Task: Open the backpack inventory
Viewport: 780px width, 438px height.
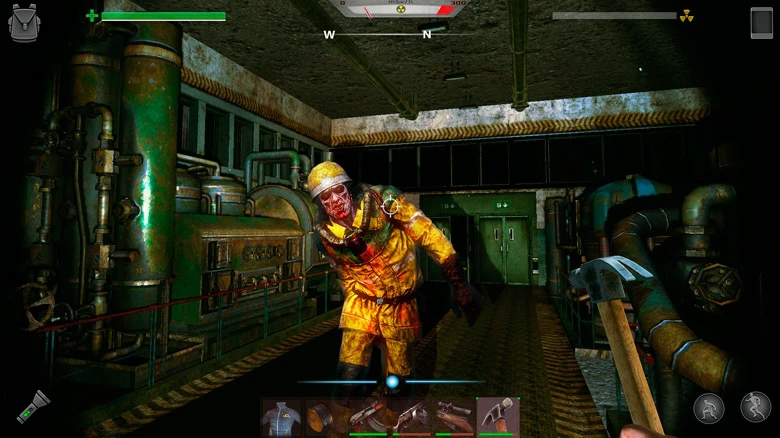Action: (24, 23)
